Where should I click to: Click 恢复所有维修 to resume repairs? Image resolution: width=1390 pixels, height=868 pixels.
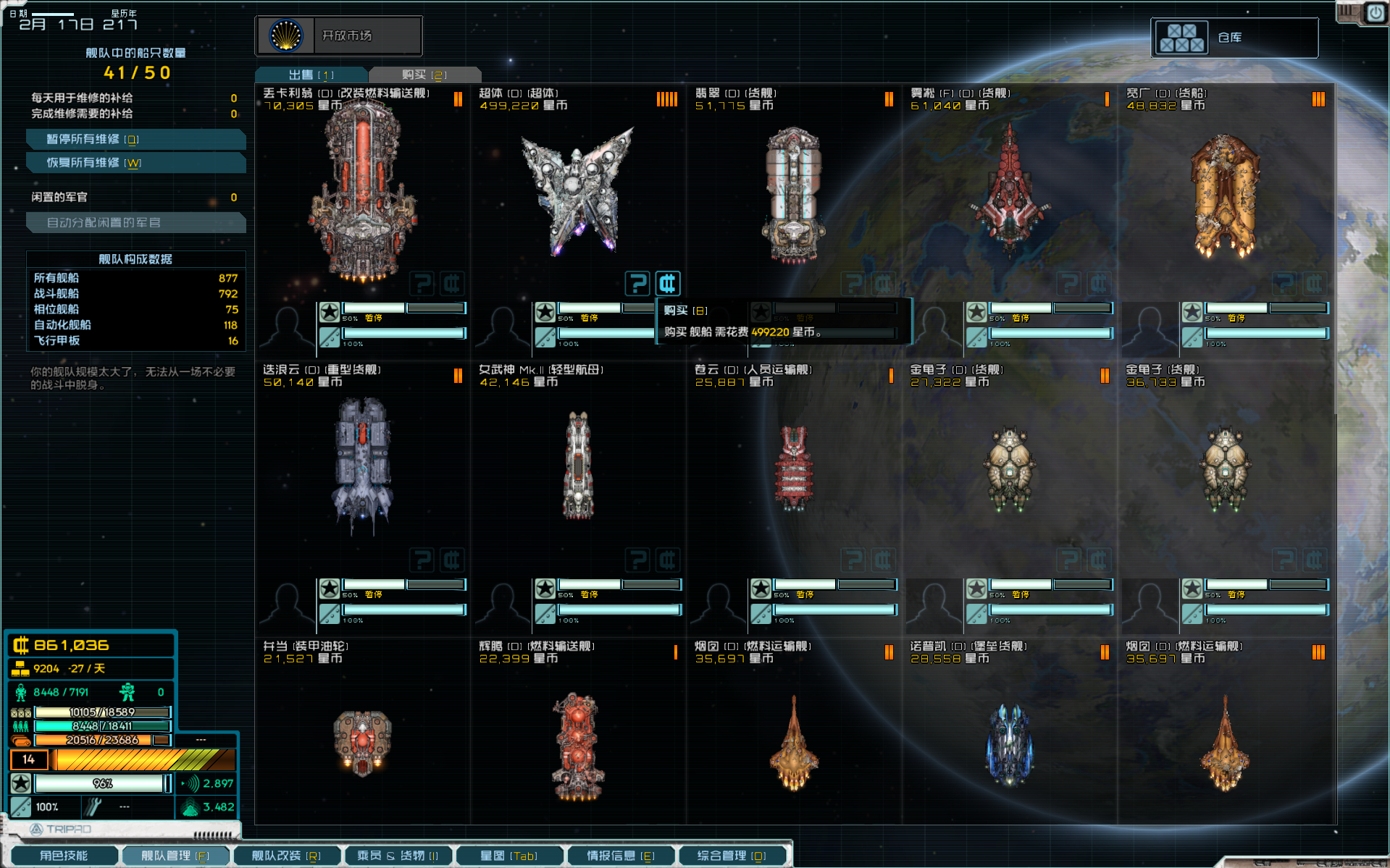135,163
